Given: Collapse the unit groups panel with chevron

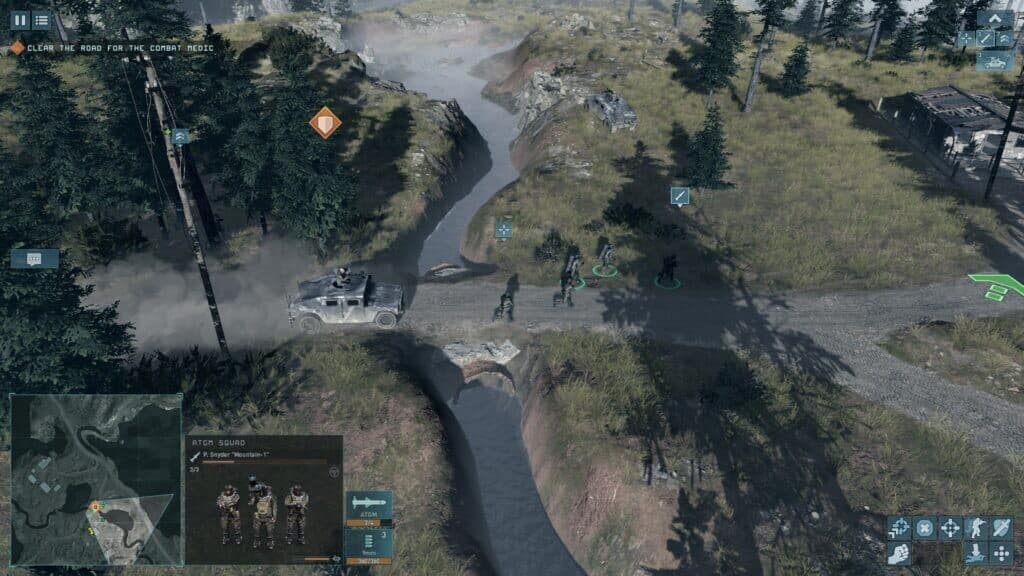Looking at the screenshot, I should pyautogui.click(x=995, y=19).
